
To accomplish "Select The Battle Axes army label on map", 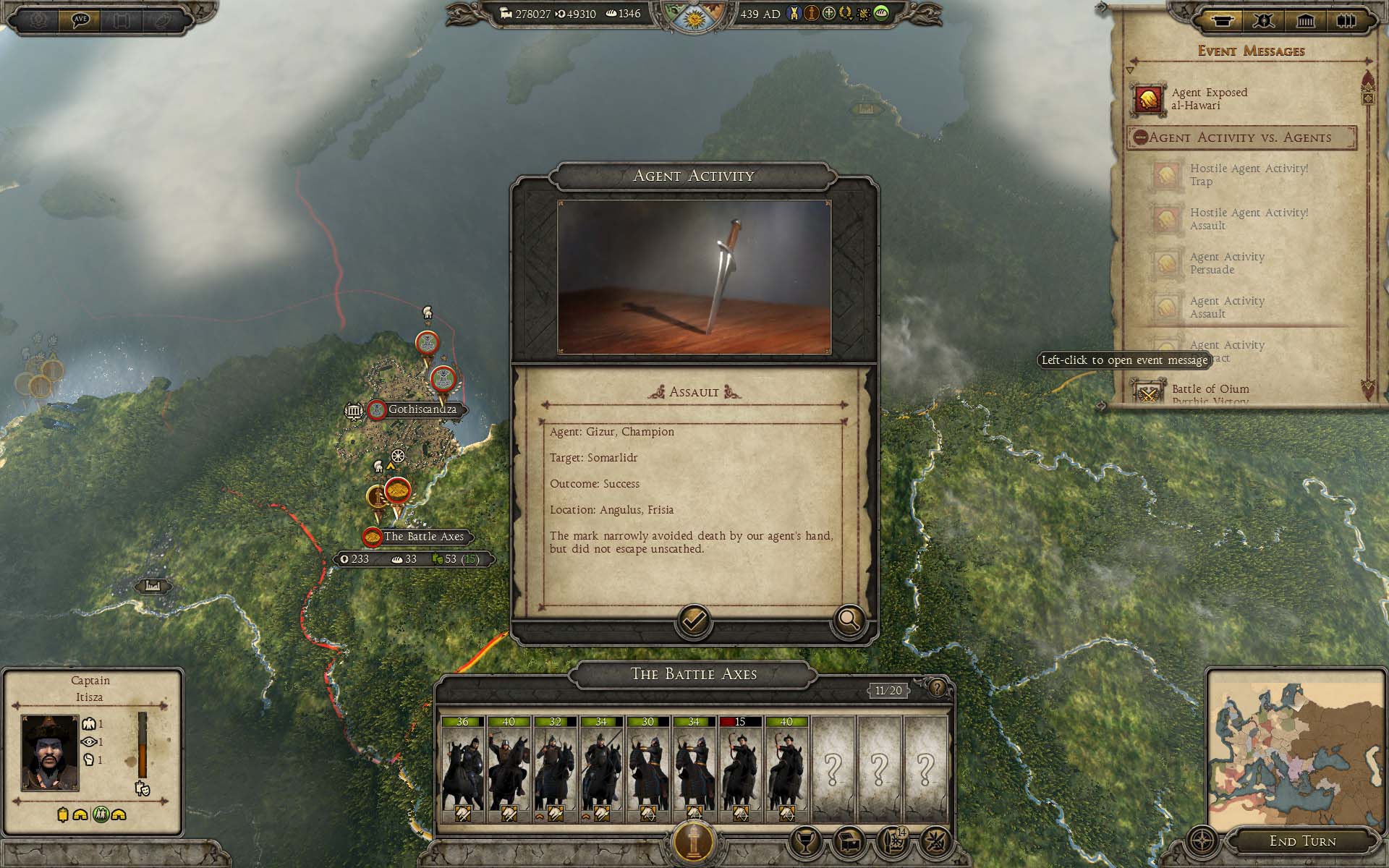I will tap(423, 537).
